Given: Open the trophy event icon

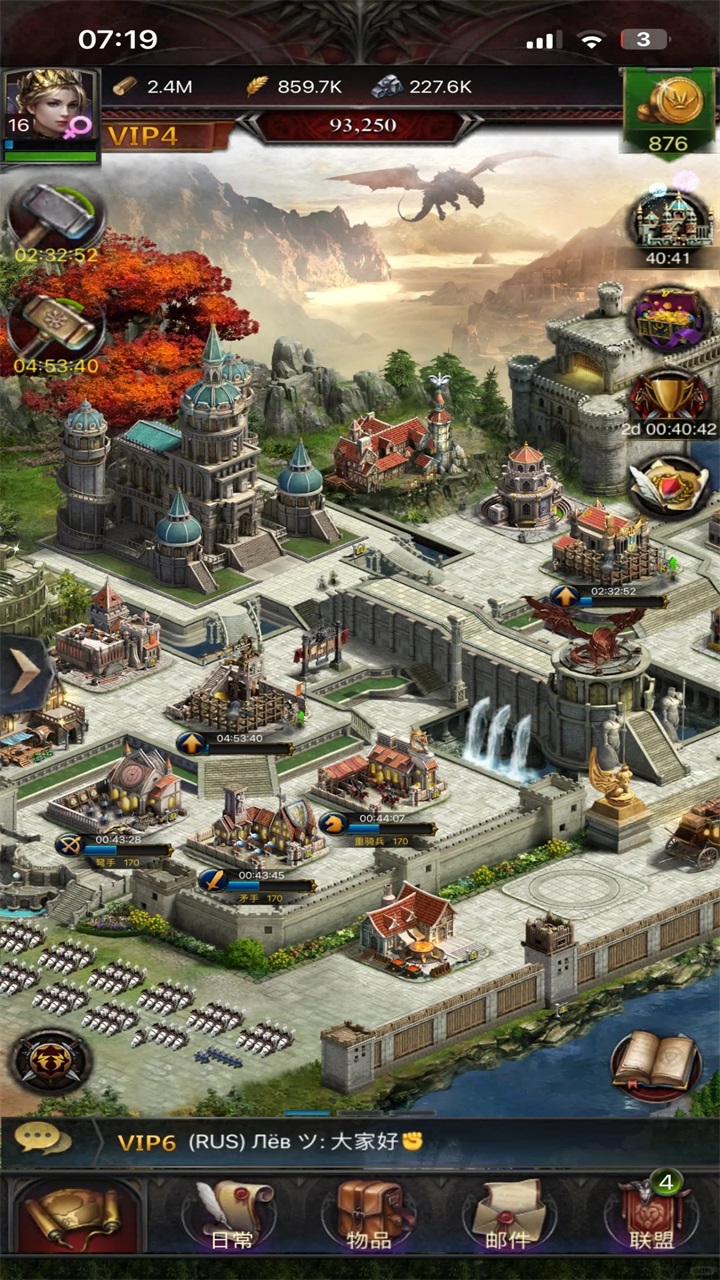Looking at the screenshot, I should tap(668, 397).
